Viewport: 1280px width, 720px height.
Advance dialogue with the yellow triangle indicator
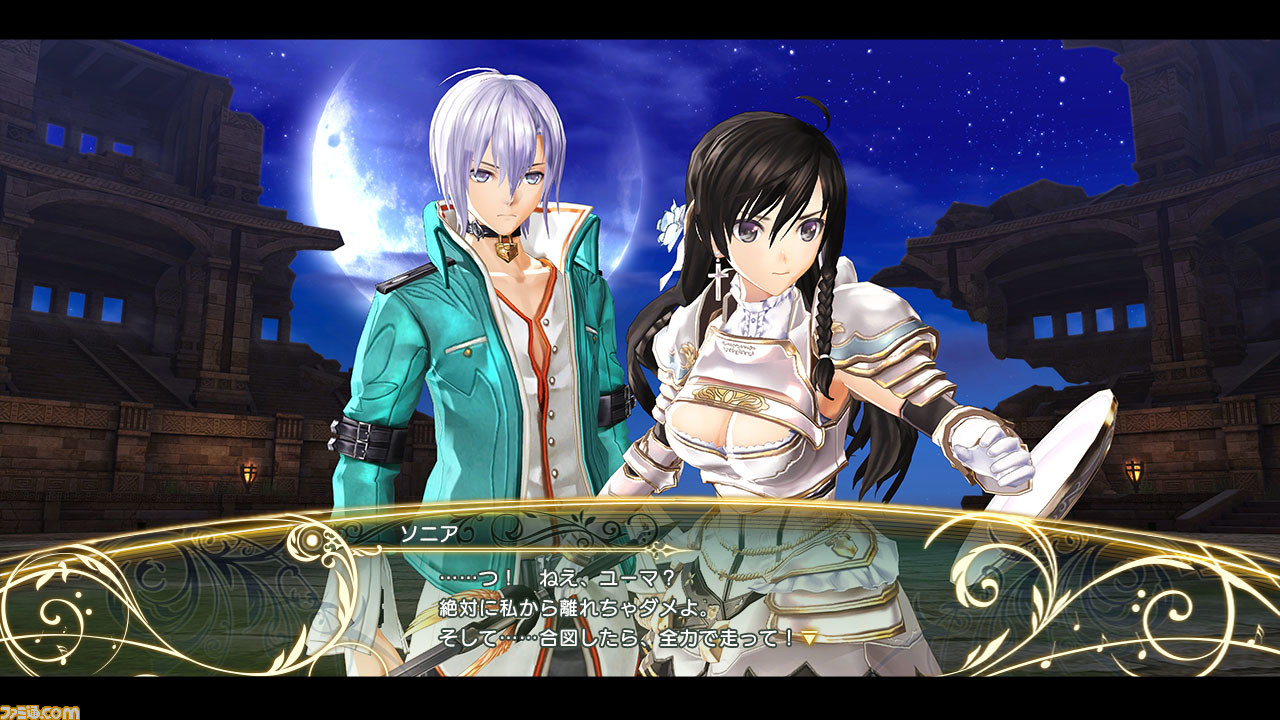(x=809, y=638)
